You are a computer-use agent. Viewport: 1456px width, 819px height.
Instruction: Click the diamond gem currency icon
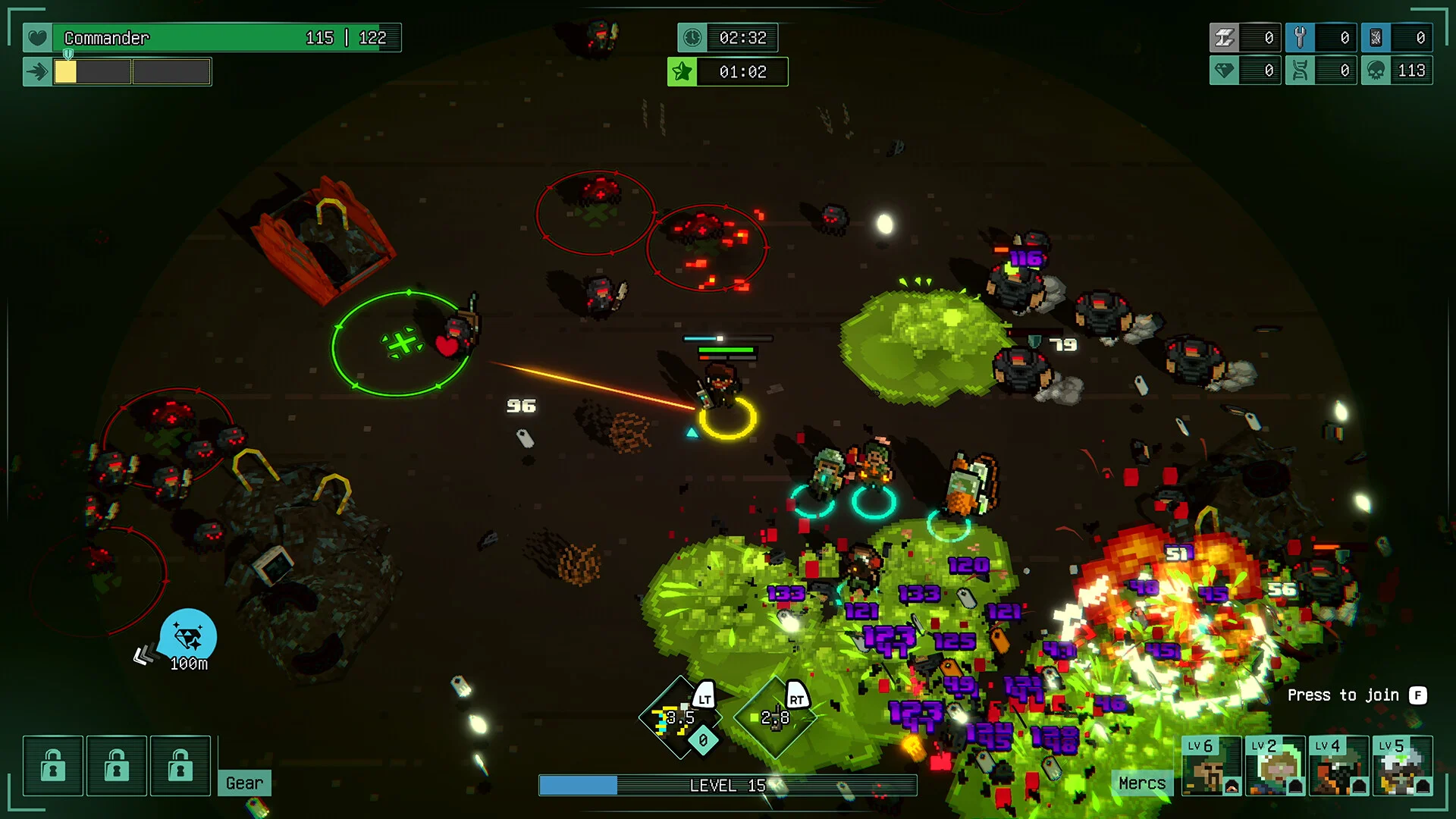(x=1224, y=71)
